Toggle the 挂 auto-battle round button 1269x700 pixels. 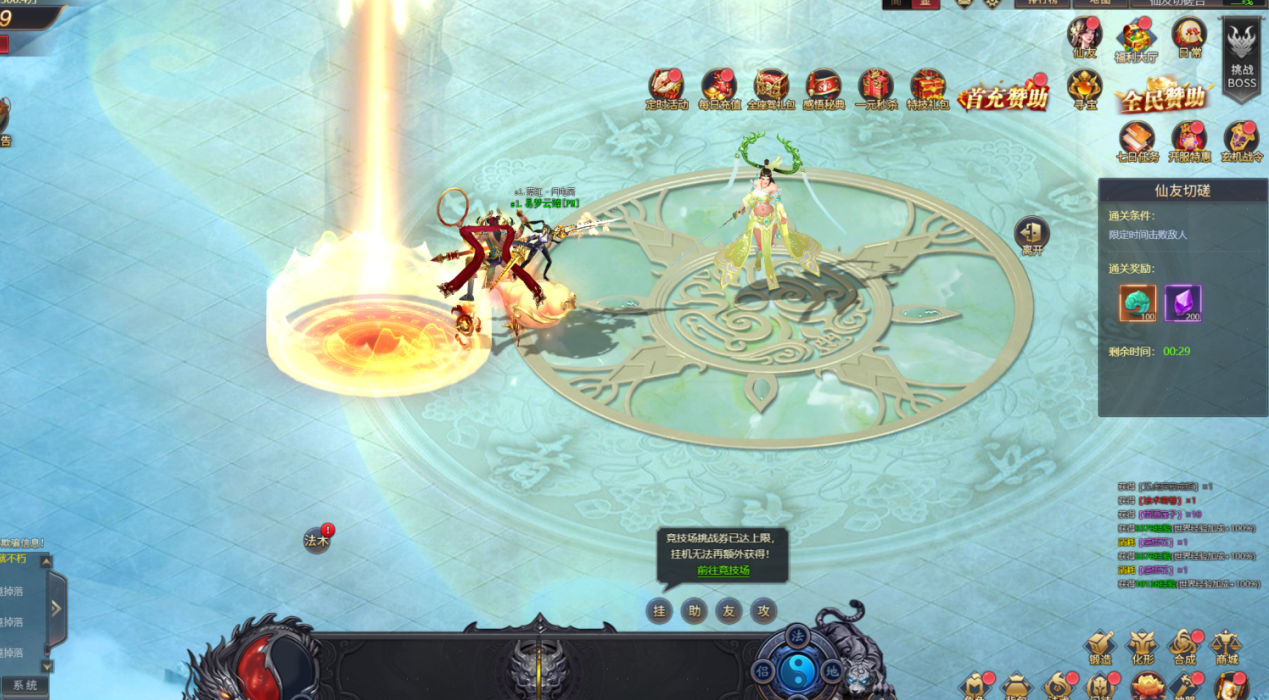pyautogui.click(x=659, y=611)
